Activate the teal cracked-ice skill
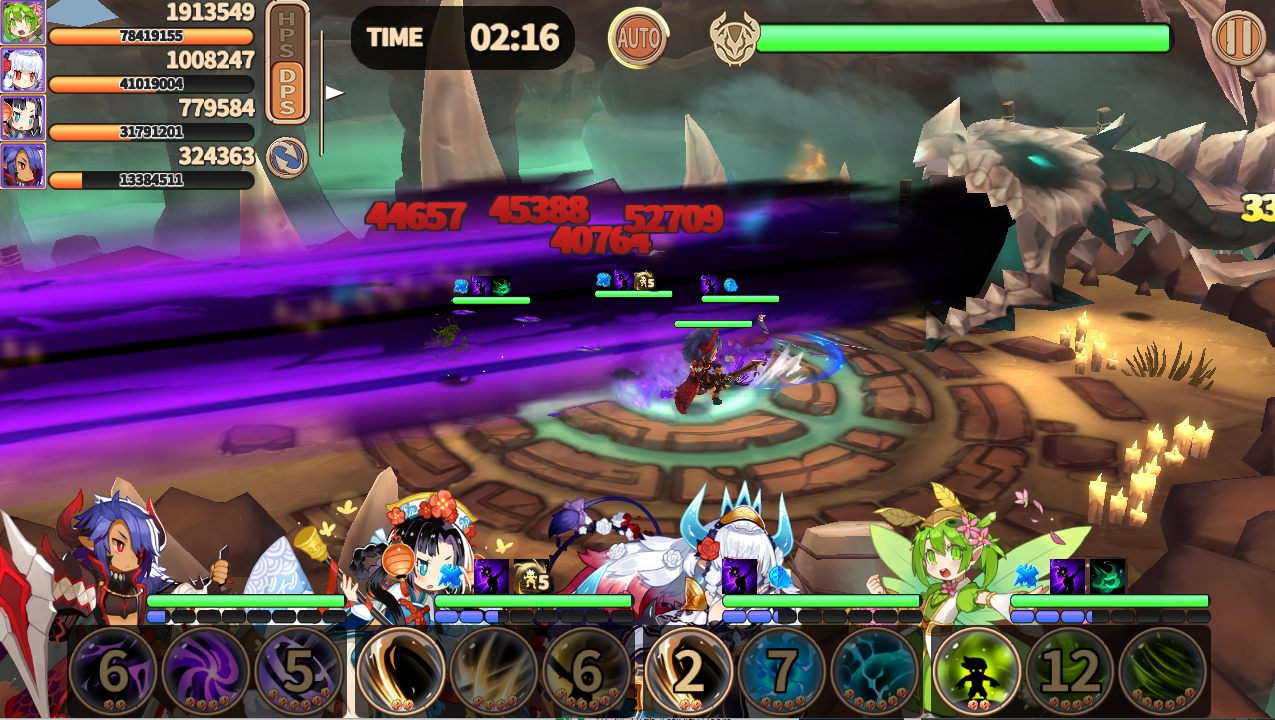The height and width of the screenshot is (720, 1275). pyautogui.click(x=875, y=670)
